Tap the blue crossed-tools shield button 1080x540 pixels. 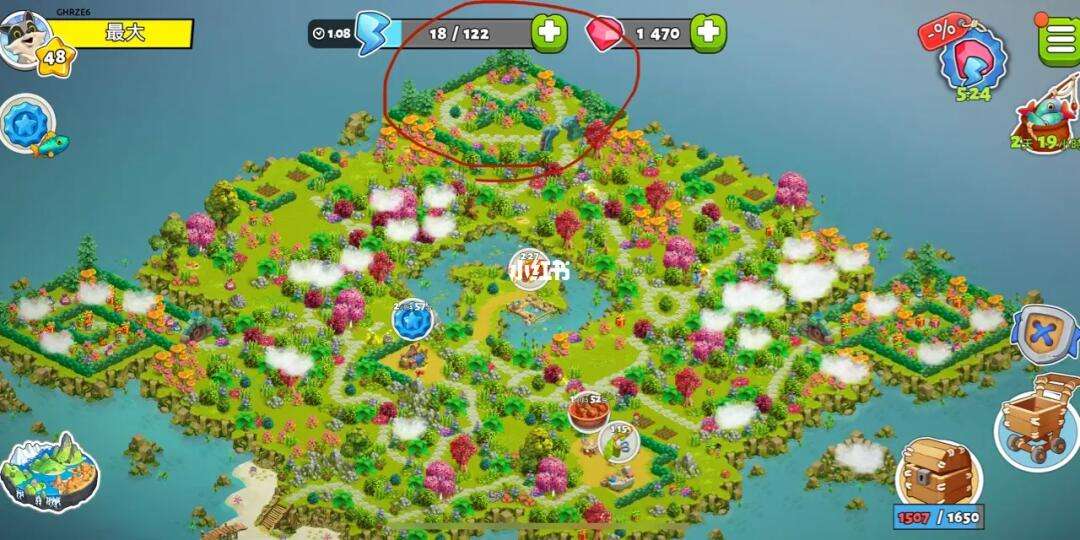pos(1044,334)
